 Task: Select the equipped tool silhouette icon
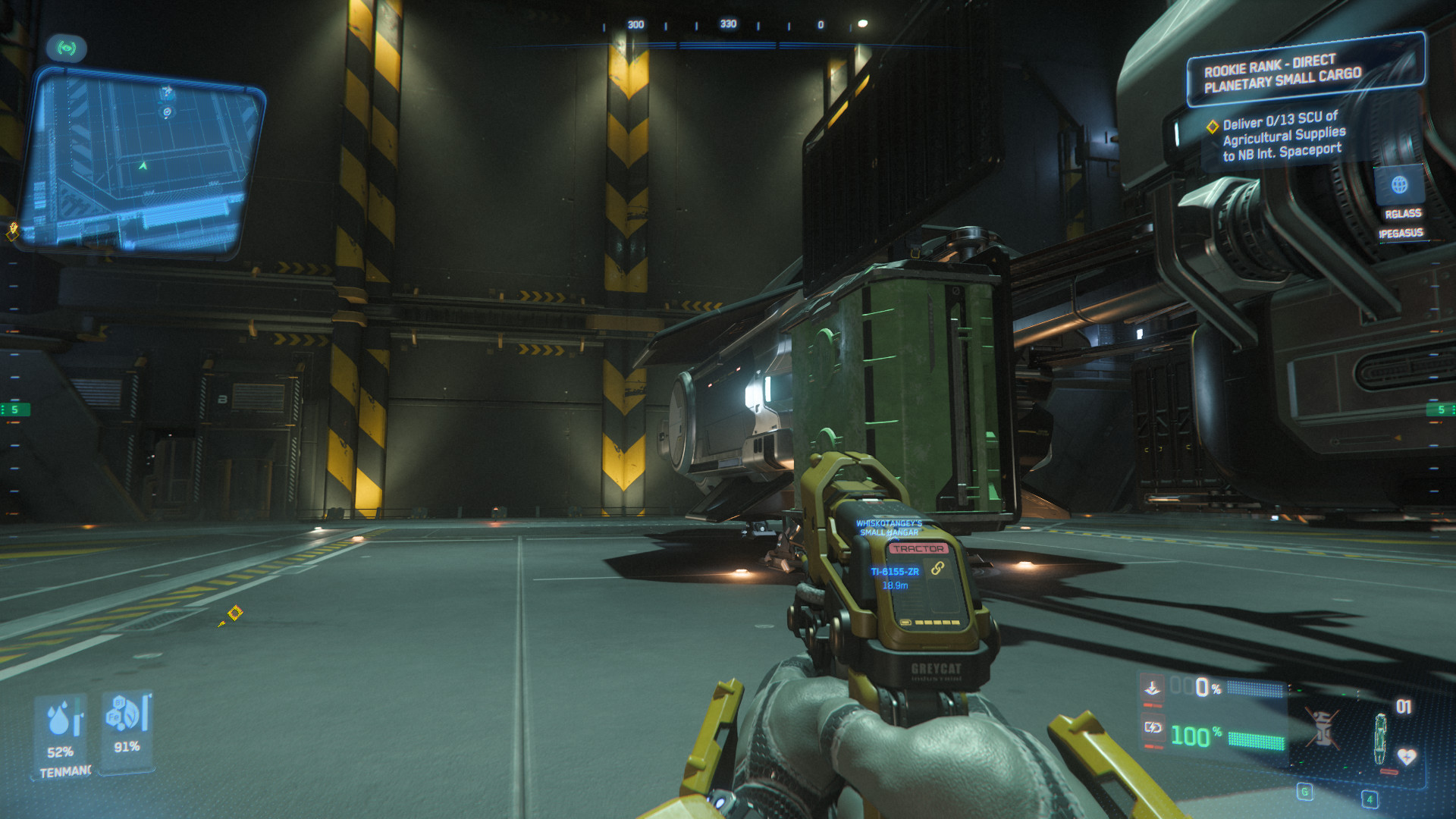point(1381,739)
